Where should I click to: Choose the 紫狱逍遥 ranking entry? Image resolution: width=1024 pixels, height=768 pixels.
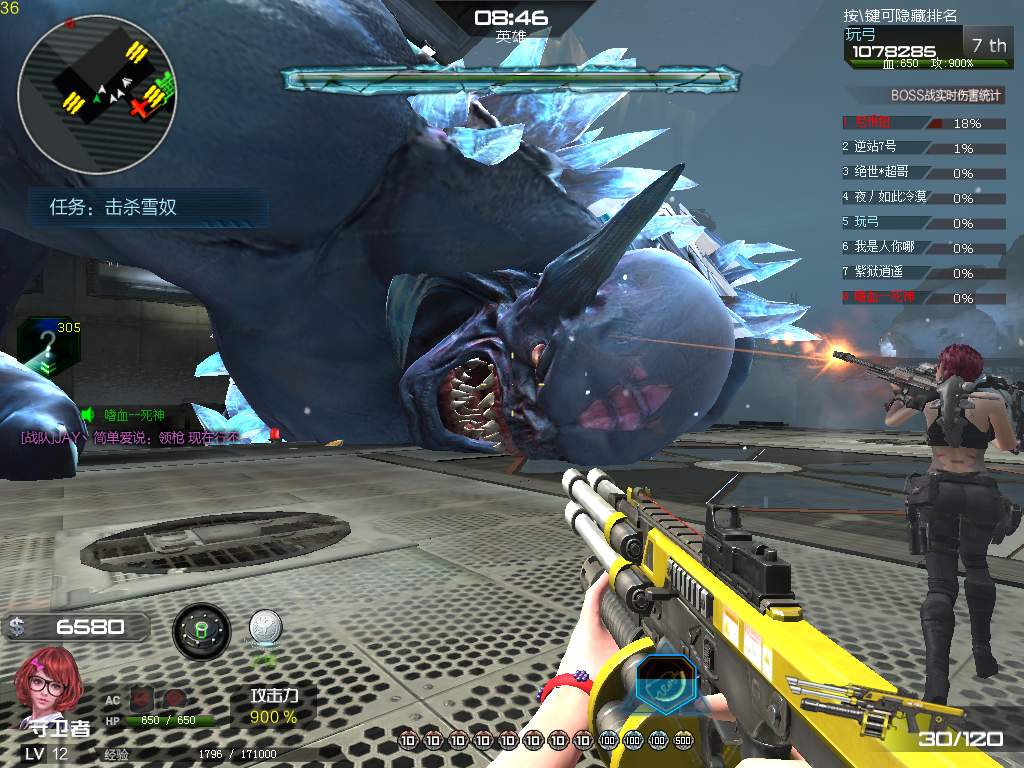(x=922, y=272)
